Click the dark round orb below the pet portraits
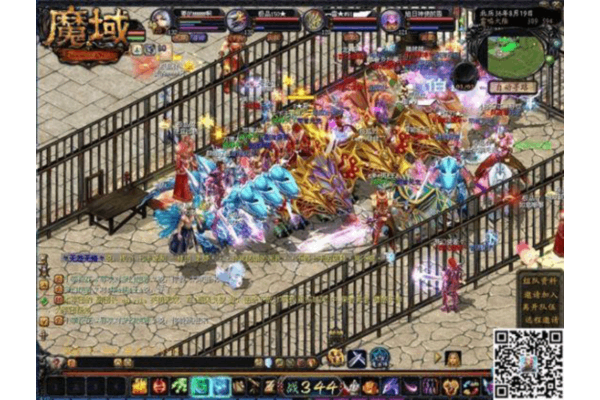600x400 pixels. point(464,75)
